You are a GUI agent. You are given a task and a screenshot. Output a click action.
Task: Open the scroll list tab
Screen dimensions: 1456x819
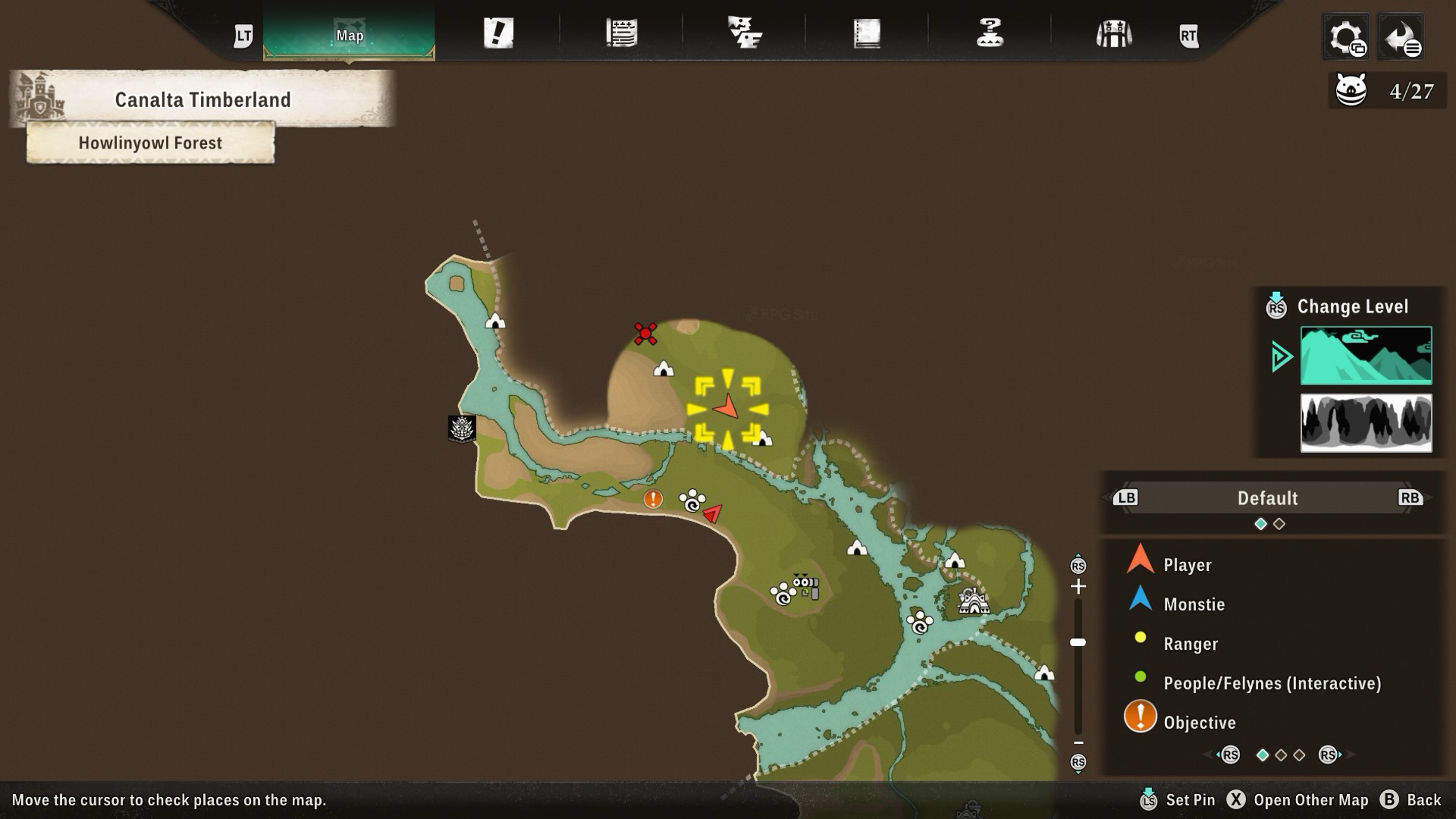(x=622, y=33)
